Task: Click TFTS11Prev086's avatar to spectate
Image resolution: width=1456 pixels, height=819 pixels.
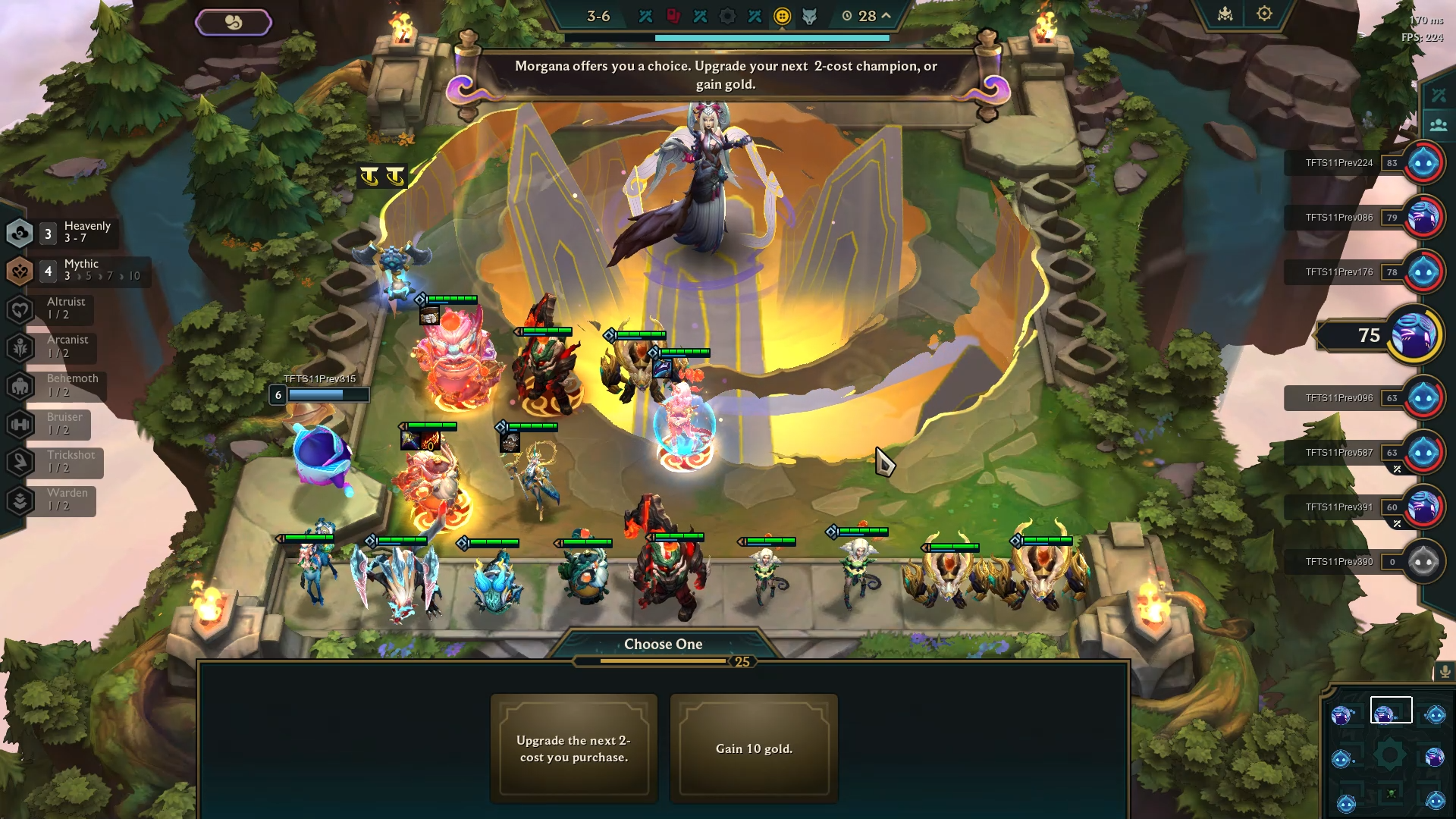Action: [x=1424, y=217]
